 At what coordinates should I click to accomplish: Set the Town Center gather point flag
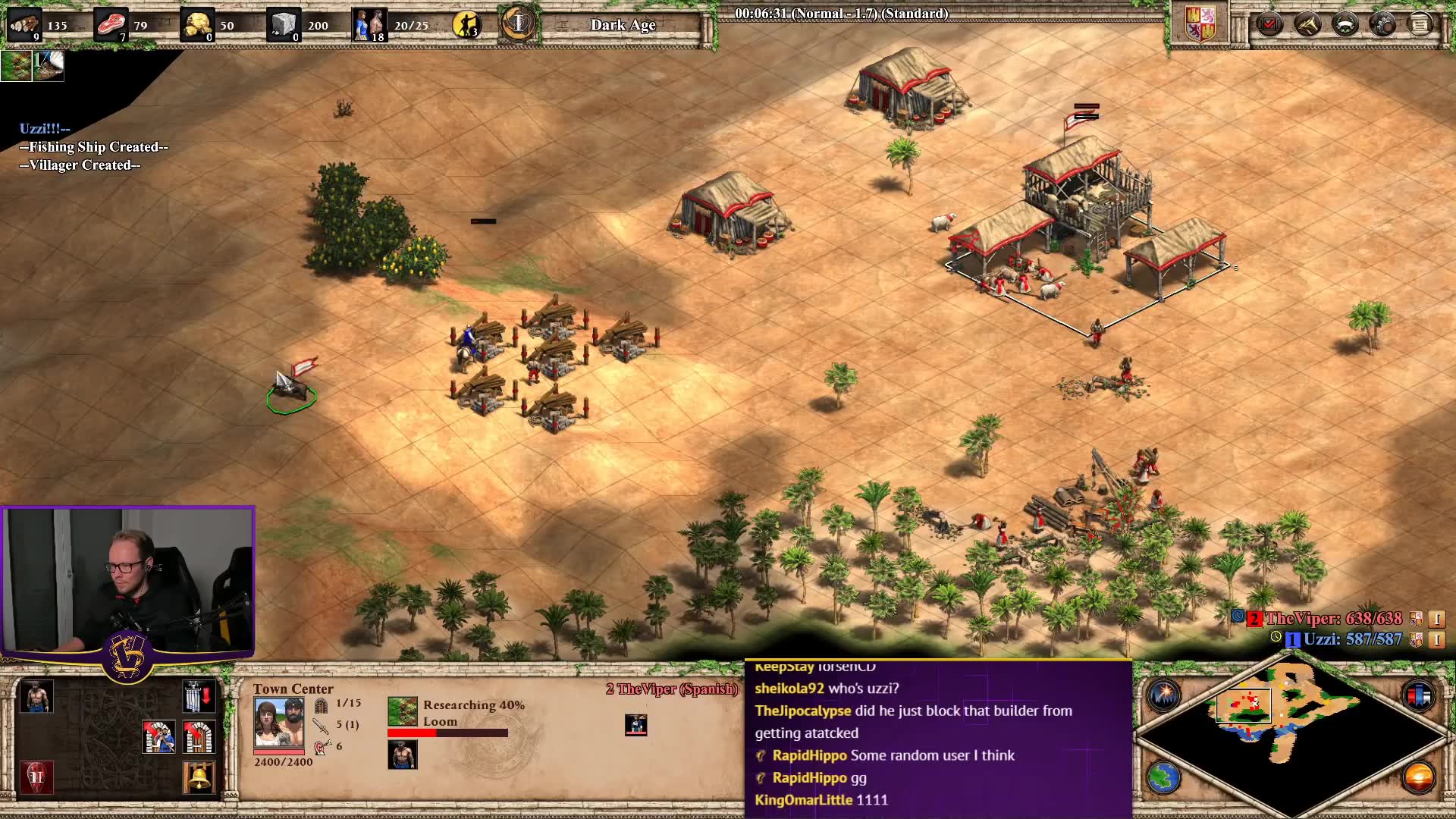(x=199, y=696)
